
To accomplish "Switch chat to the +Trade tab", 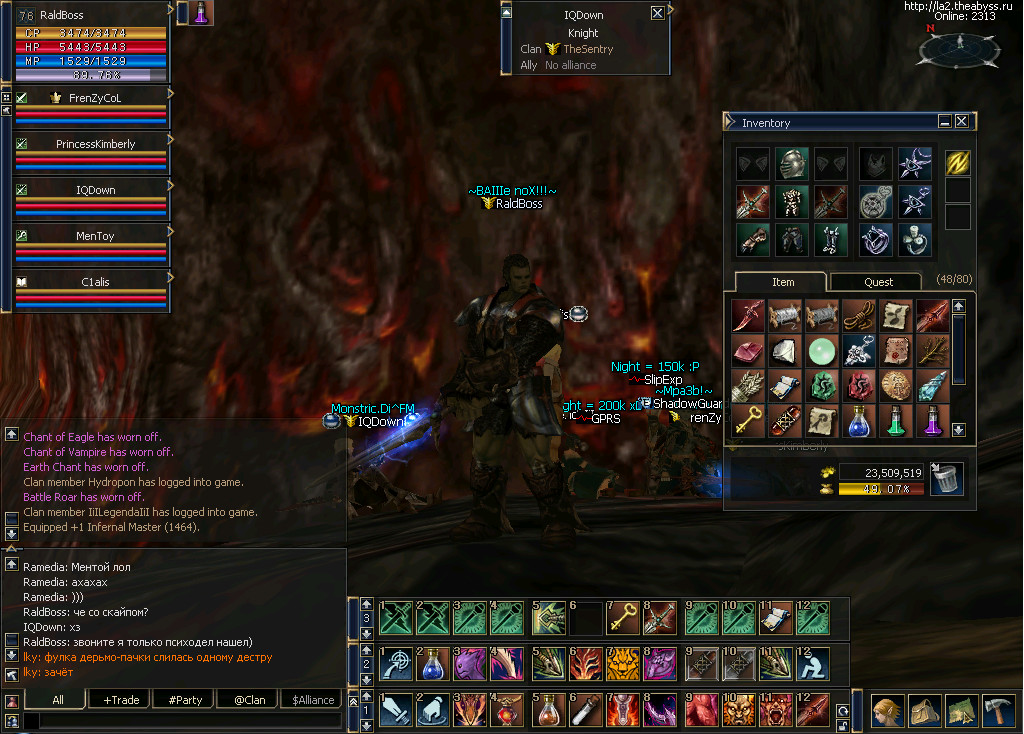I will 121,700.
